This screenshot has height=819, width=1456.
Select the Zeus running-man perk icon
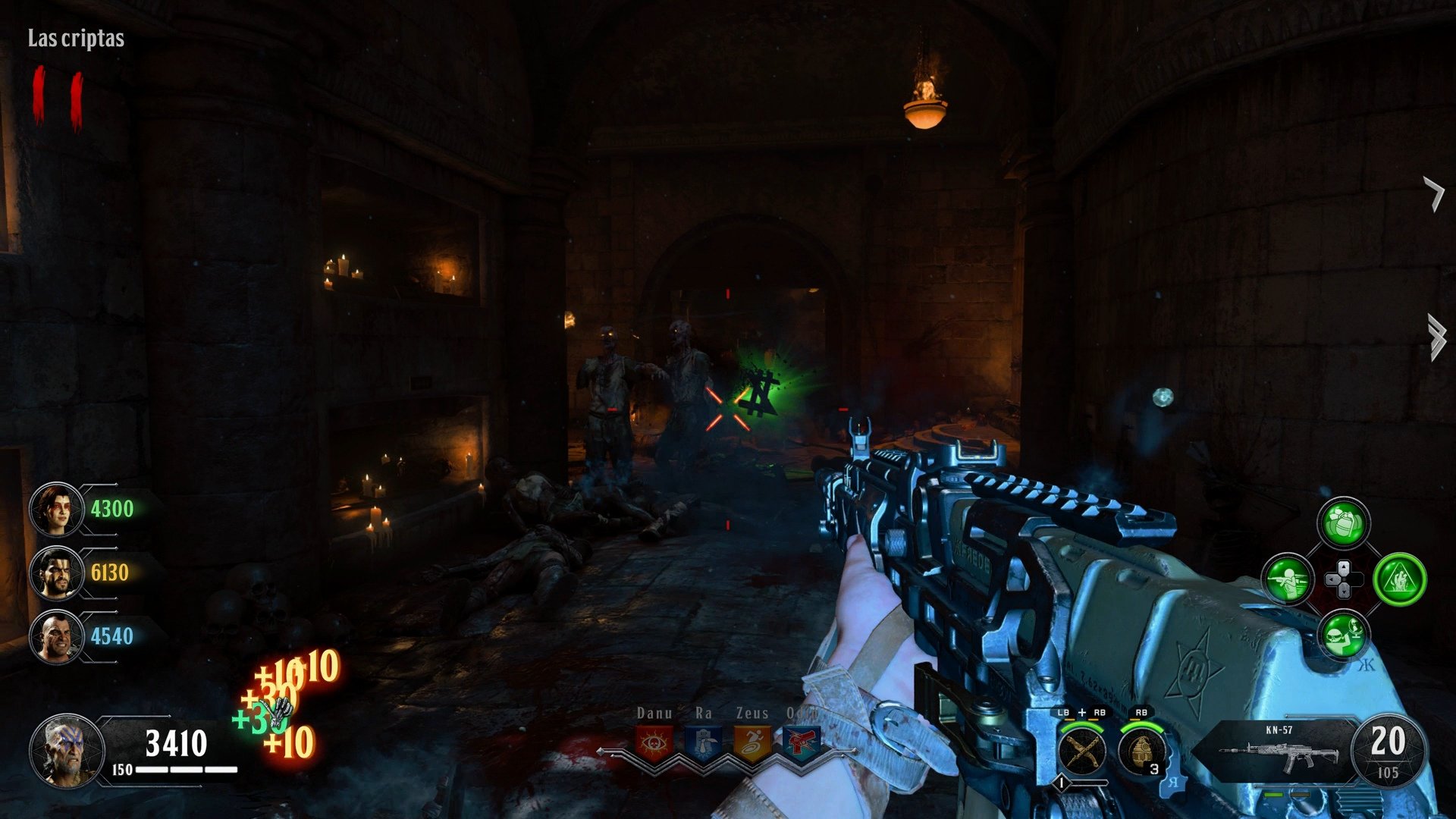point(752,742)
